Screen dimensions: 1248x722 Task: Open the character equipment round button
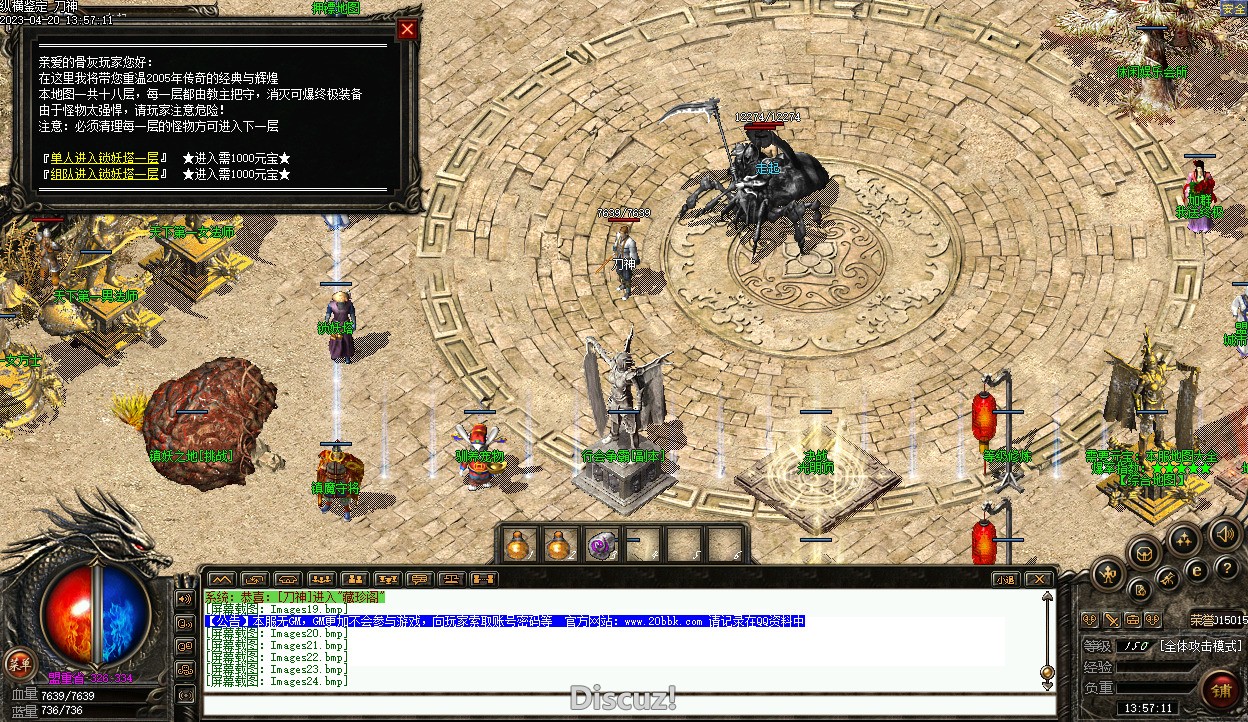[x=1109, y=574]
